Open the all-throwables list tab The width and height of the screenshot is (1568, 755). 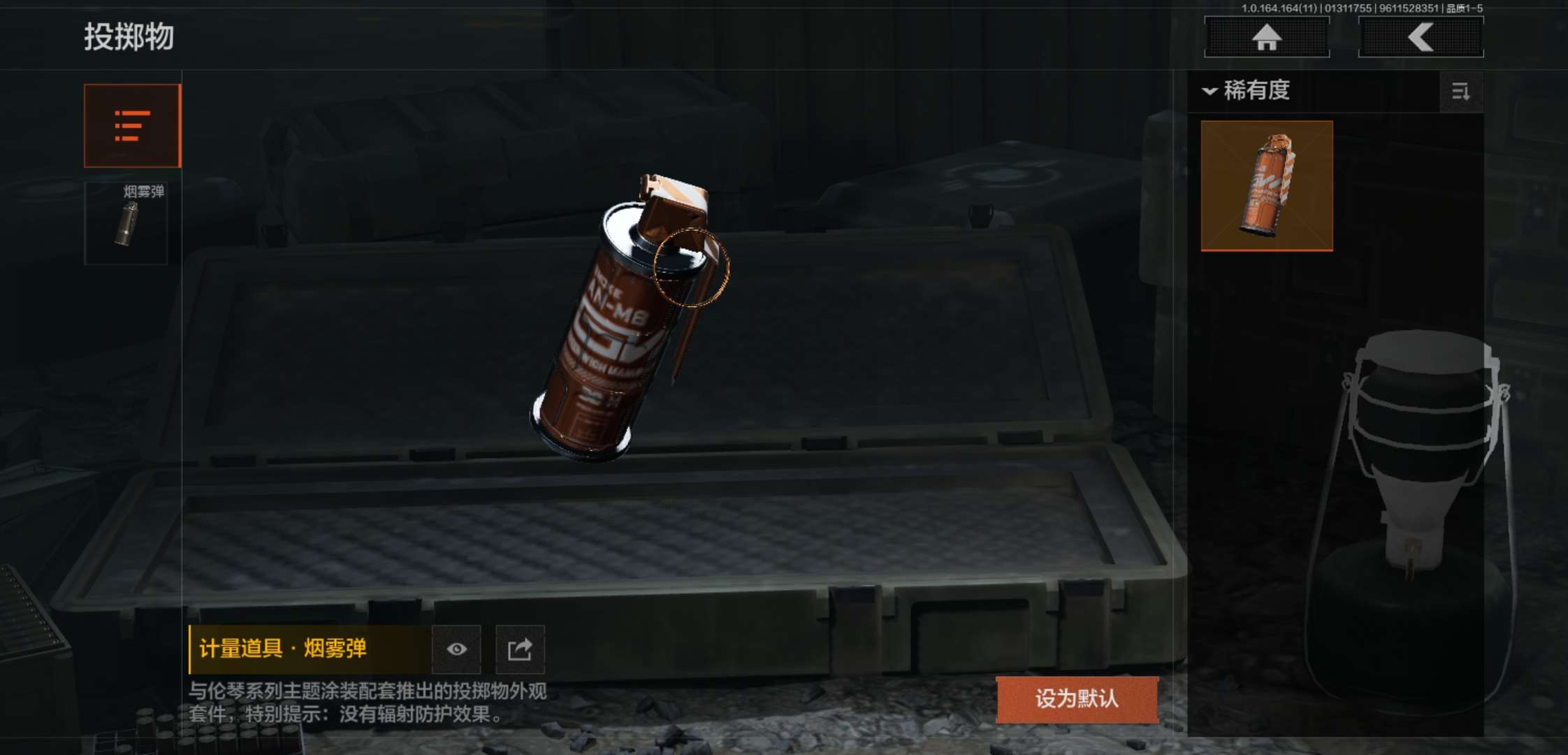pos(132,126)
